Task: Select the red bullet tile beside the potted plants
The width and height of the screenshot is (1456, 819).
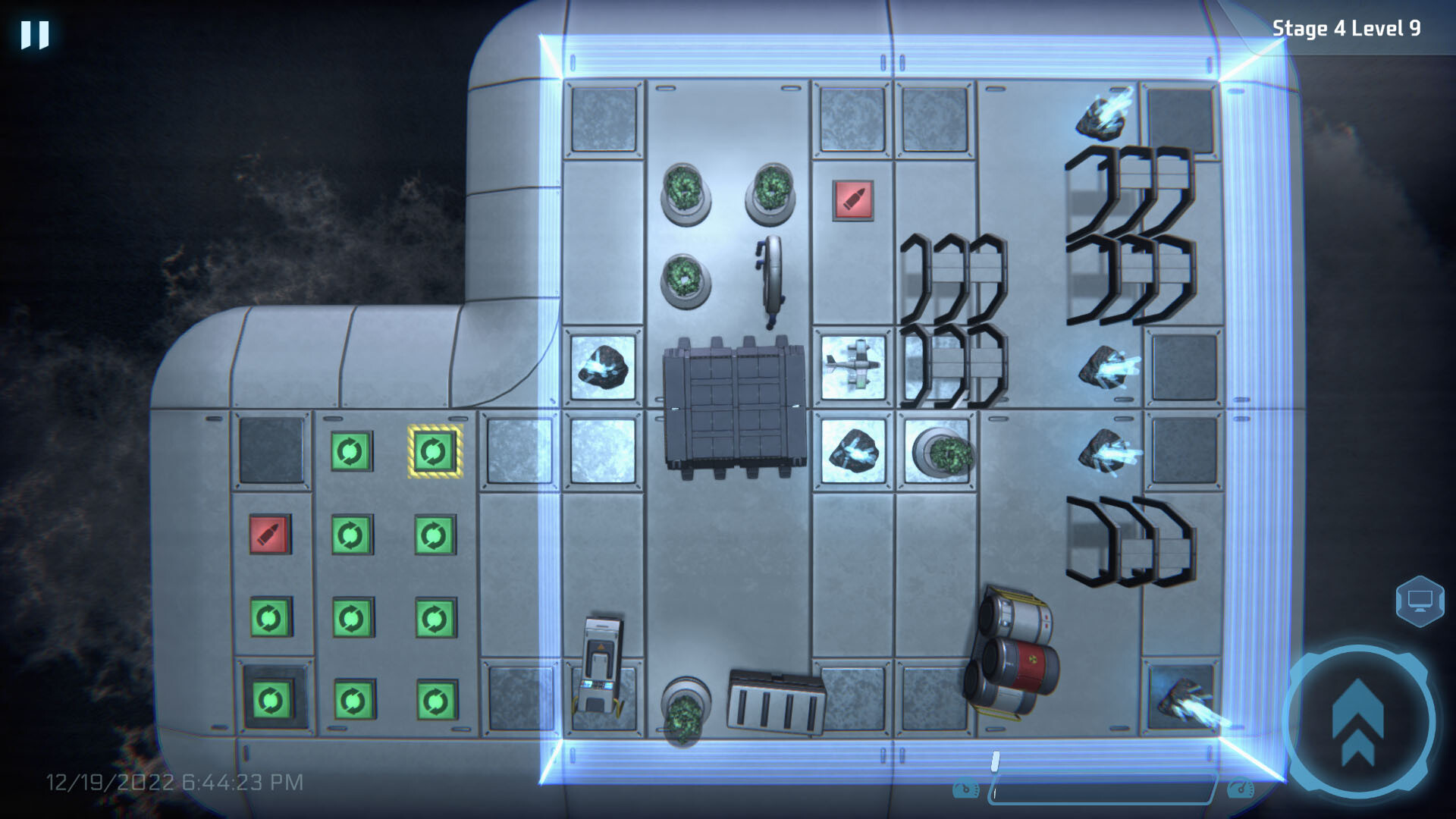Action: (853, 201)
